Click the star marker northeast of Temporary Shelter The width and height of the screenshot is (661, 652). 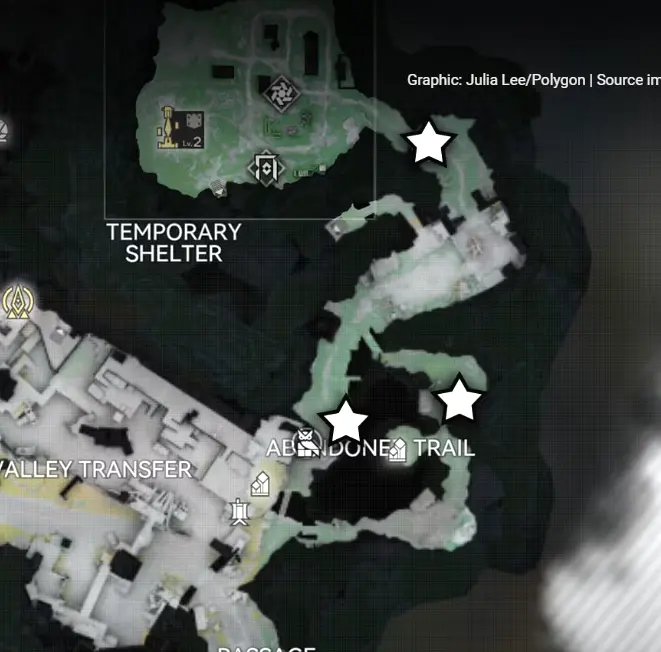(429, 143)
